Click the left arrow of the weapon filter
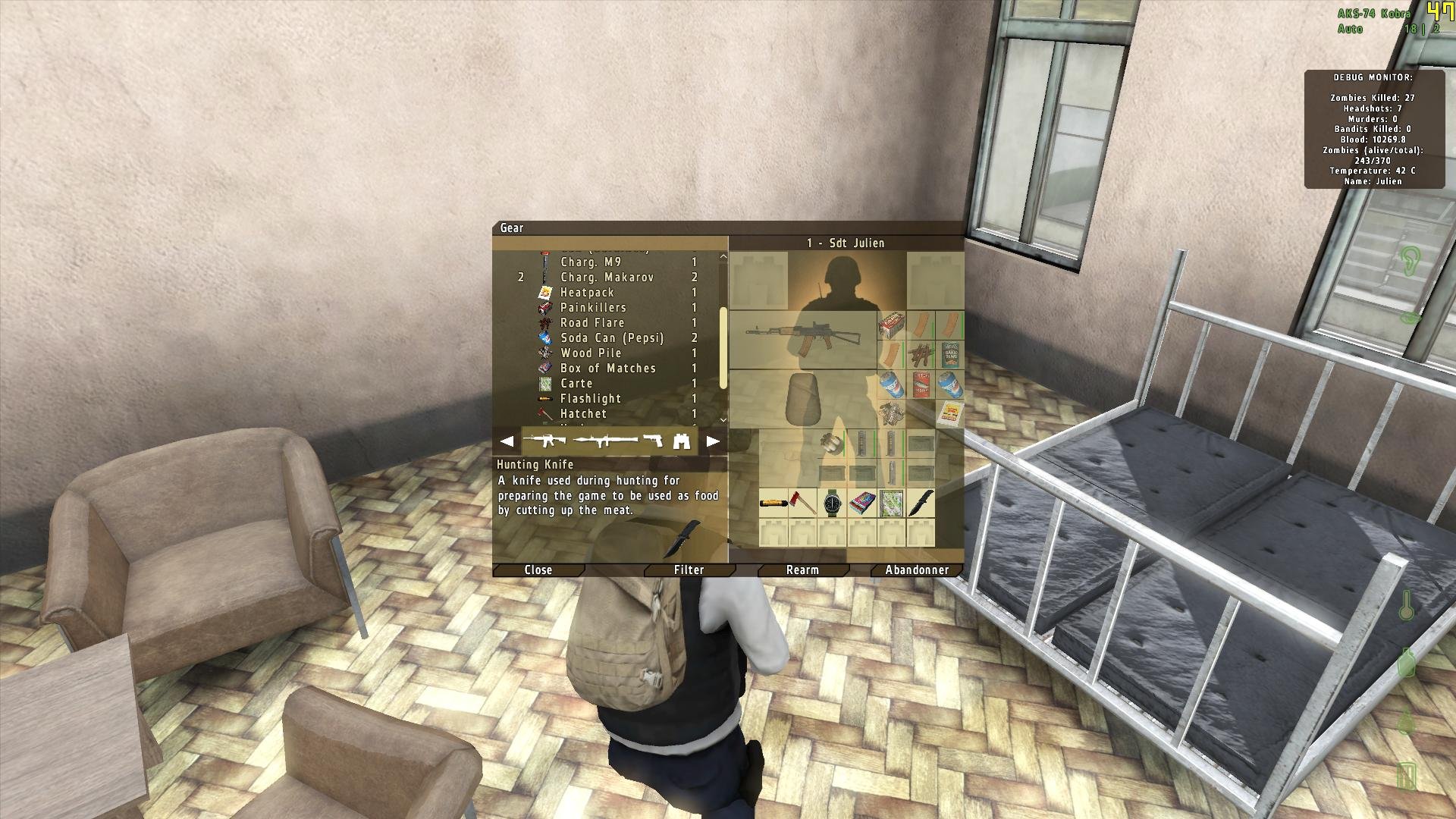 [507, 440]
